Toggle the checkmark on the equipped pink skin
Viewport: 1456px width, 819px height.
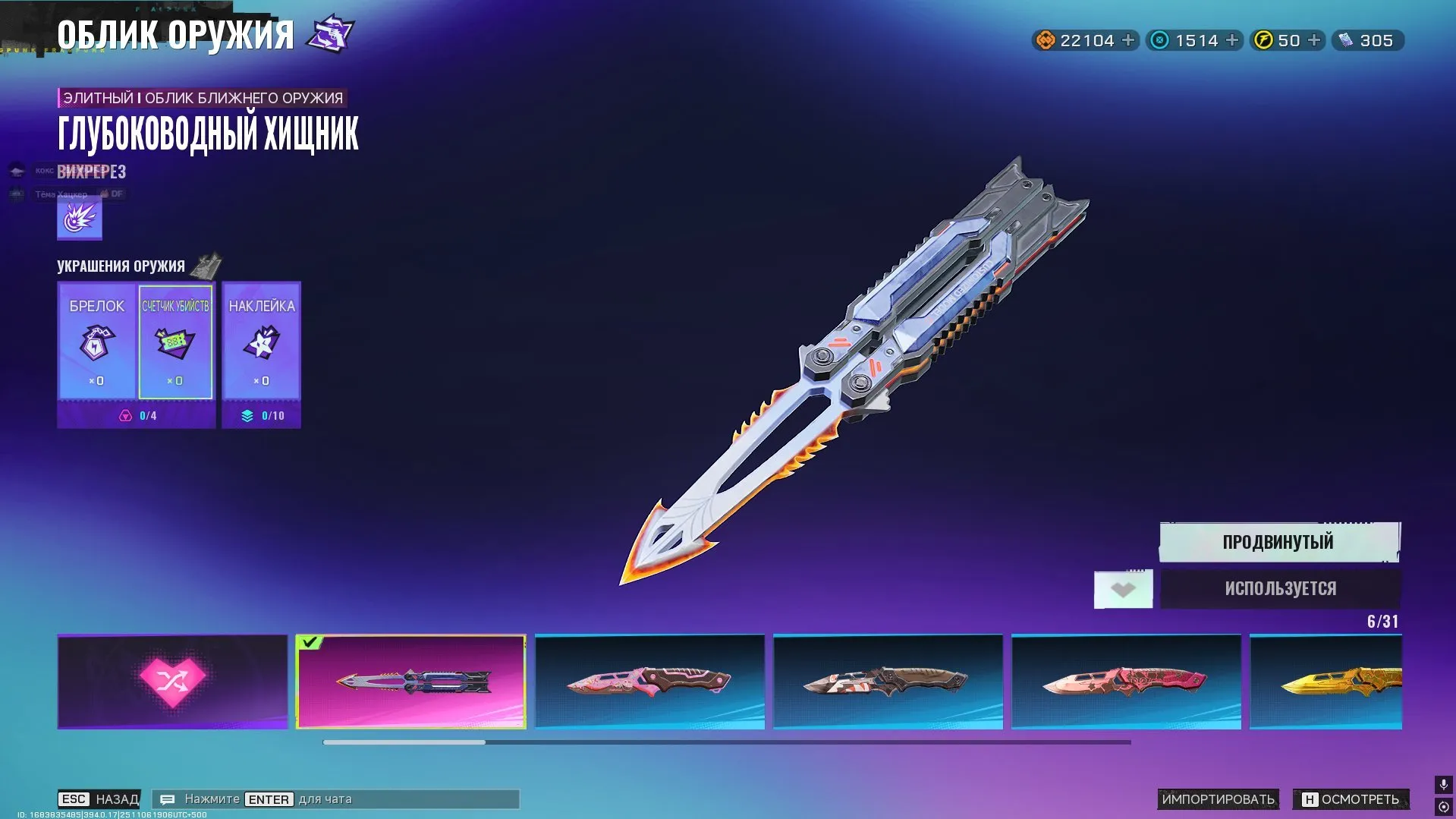[310, 644]
